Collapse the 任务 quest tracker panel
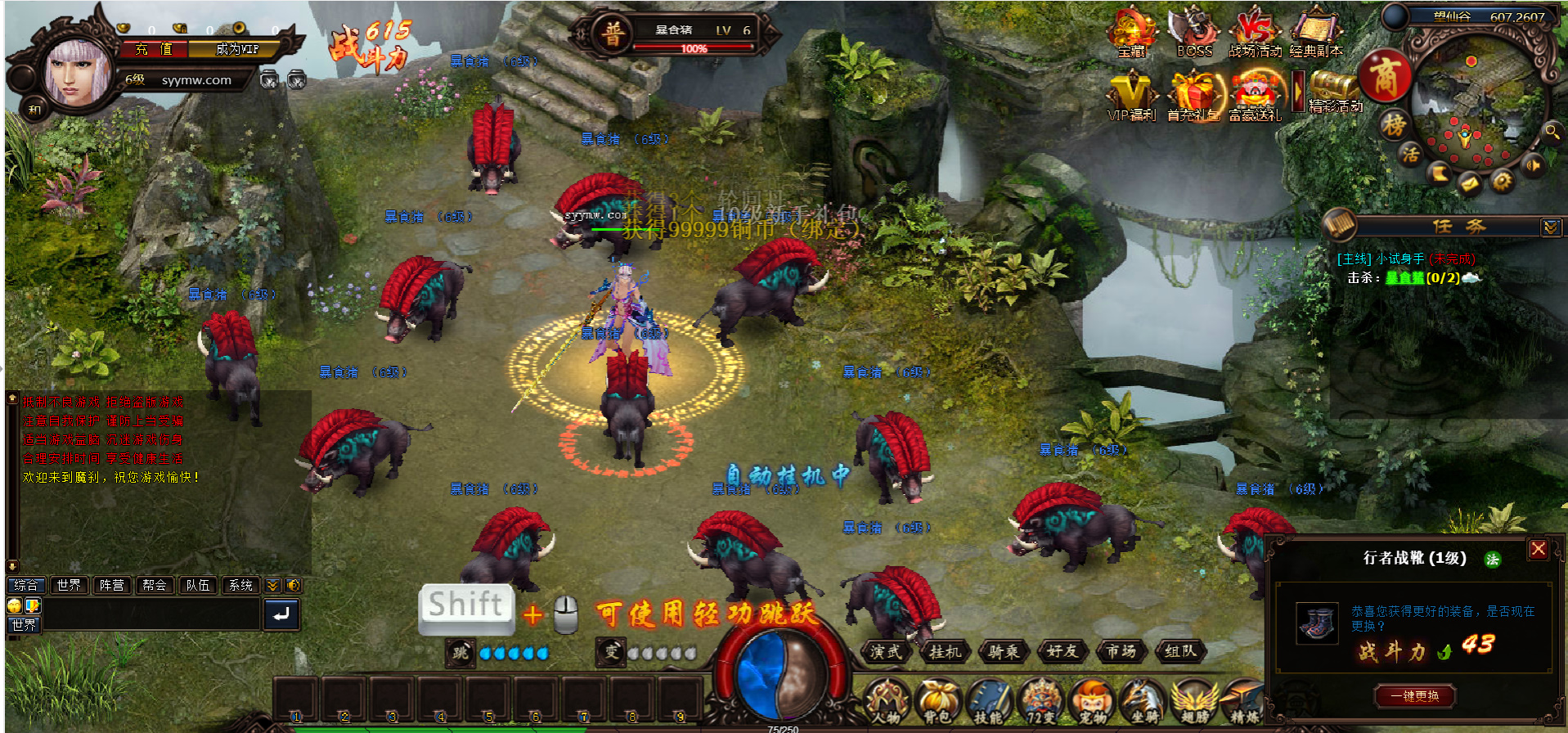 1550,227
